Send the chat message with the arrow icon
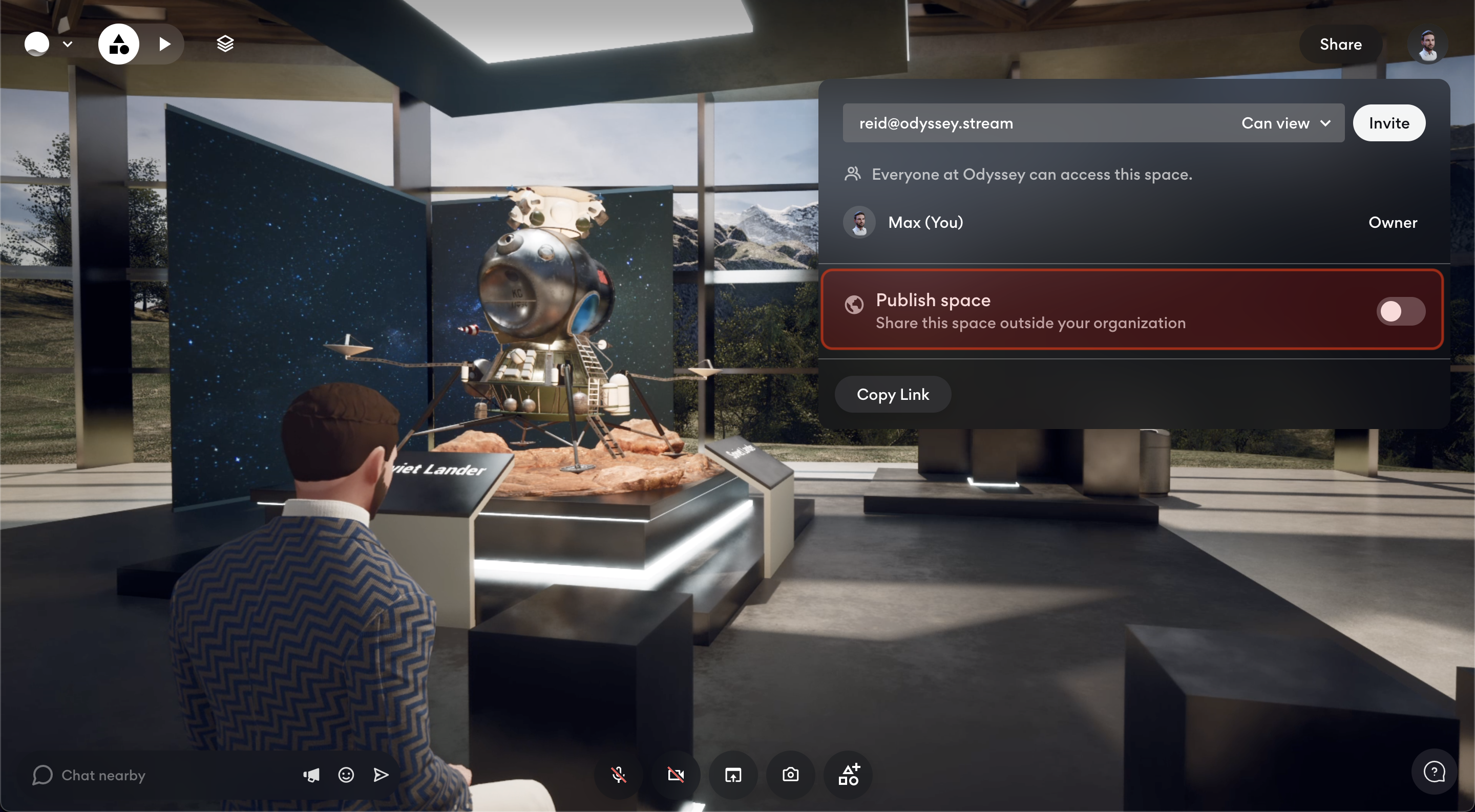 [381, 775]
